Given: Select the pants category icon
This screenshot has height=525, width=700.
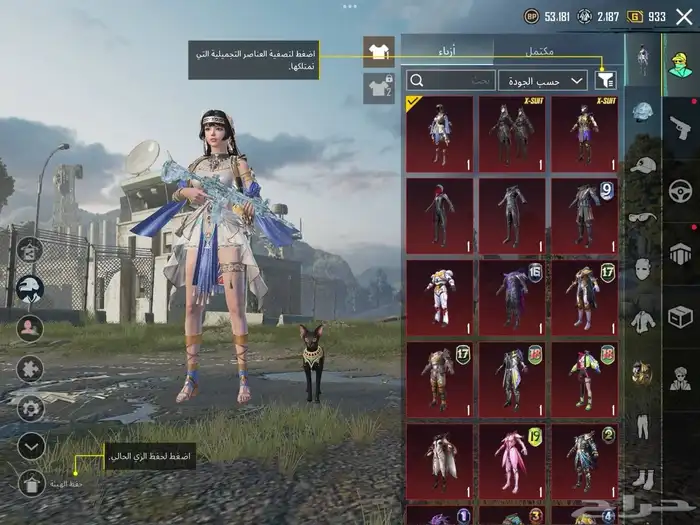Looking at the screenshot, I should coord(643,425).
